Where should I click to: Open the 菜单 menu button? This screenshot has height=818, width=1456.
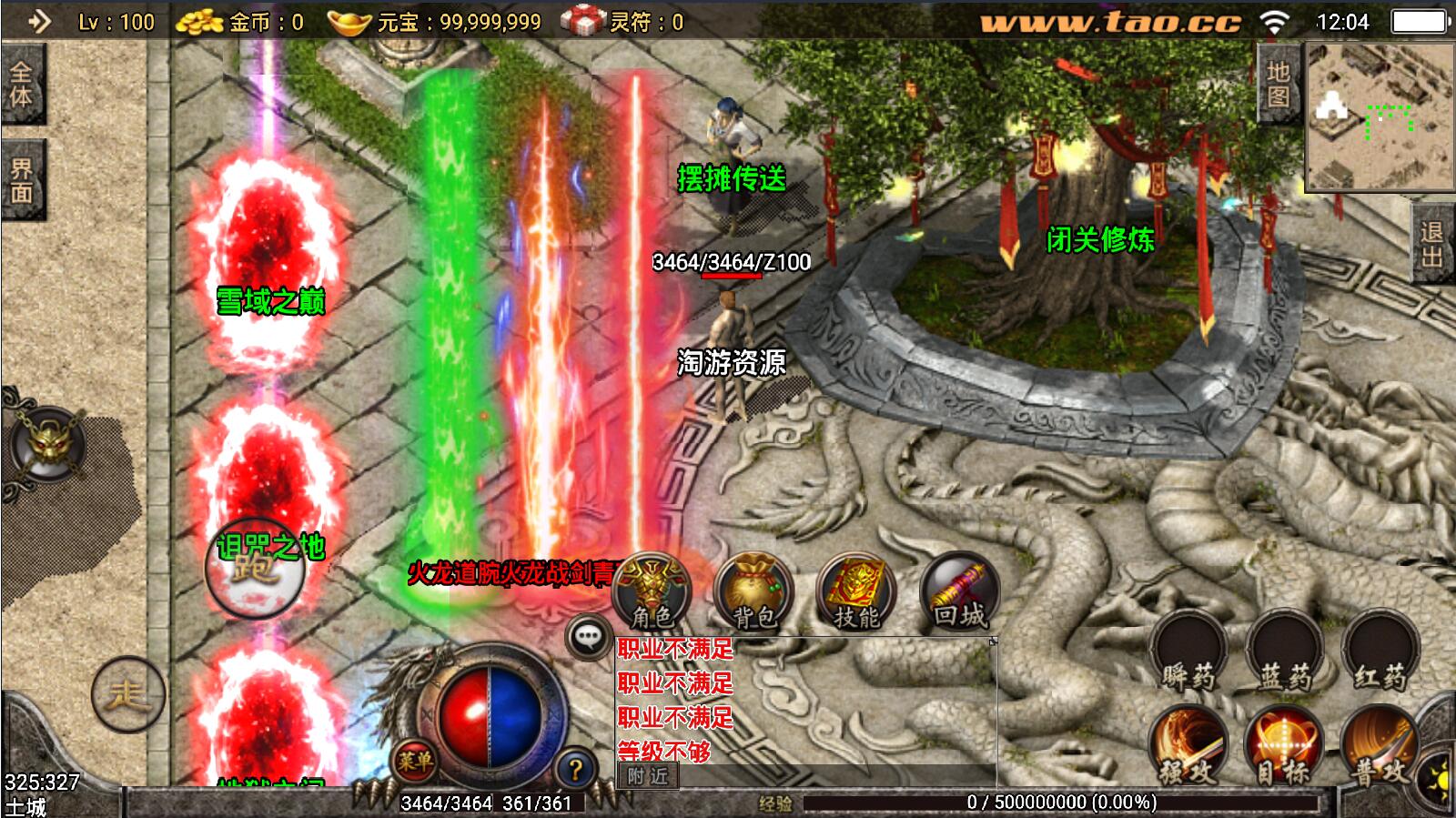(415, 761)
